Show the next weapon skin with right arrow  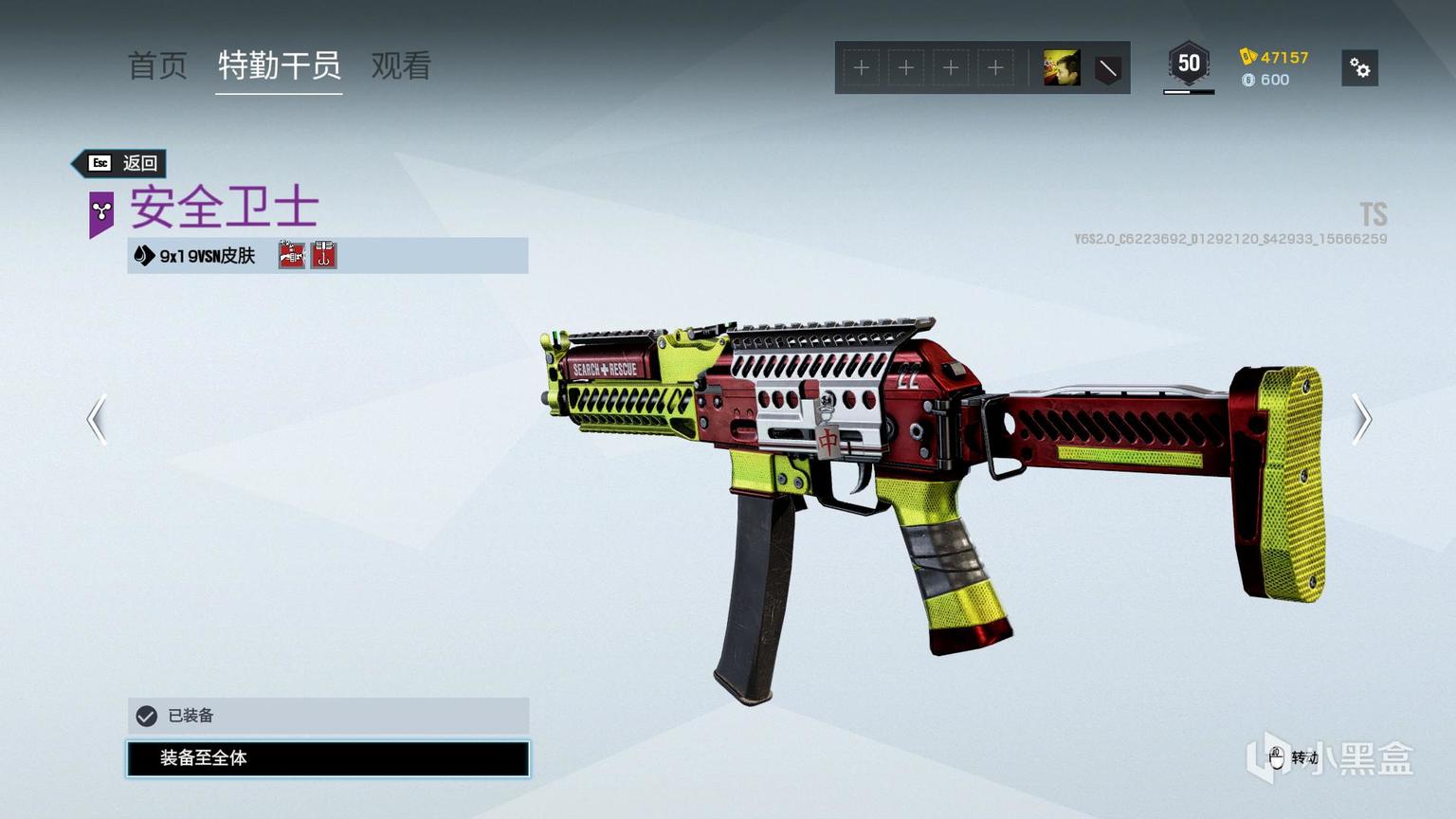pyautogui.click(x=1361, y=419)
